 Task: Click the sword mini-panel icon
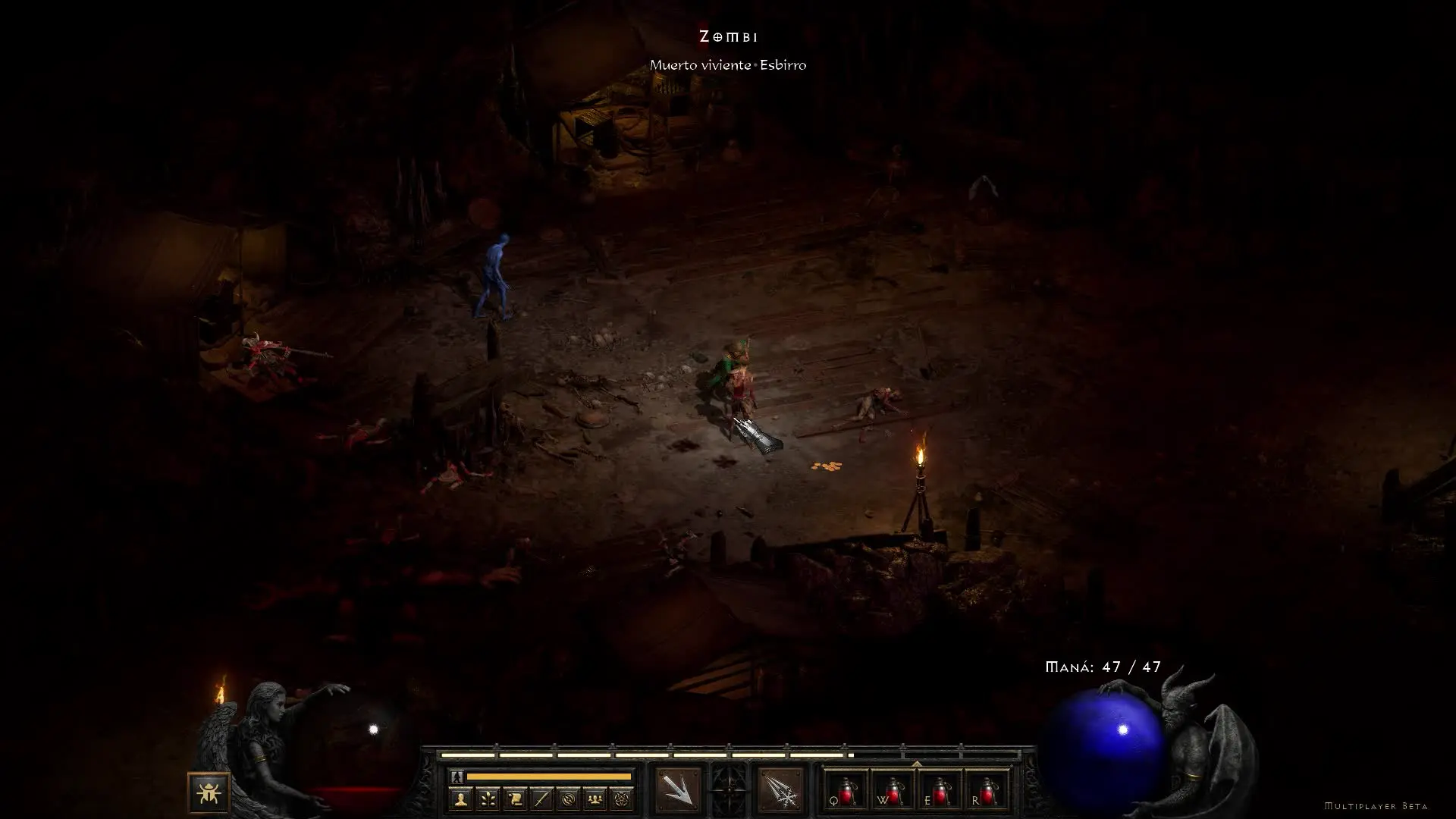click(541, 799)
